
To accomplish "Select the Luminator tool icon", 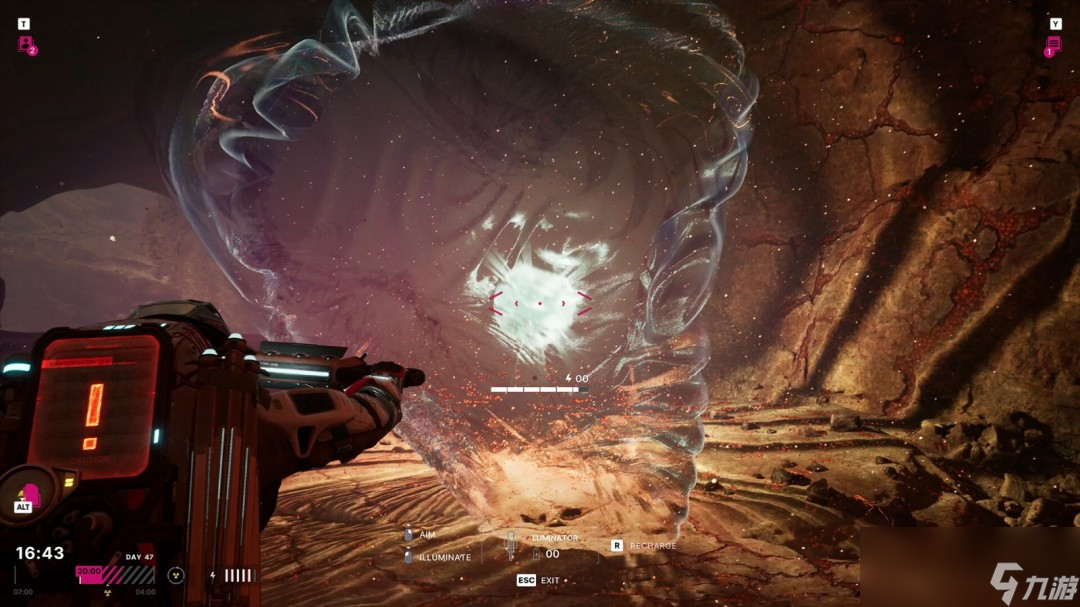I will (510, 546).
